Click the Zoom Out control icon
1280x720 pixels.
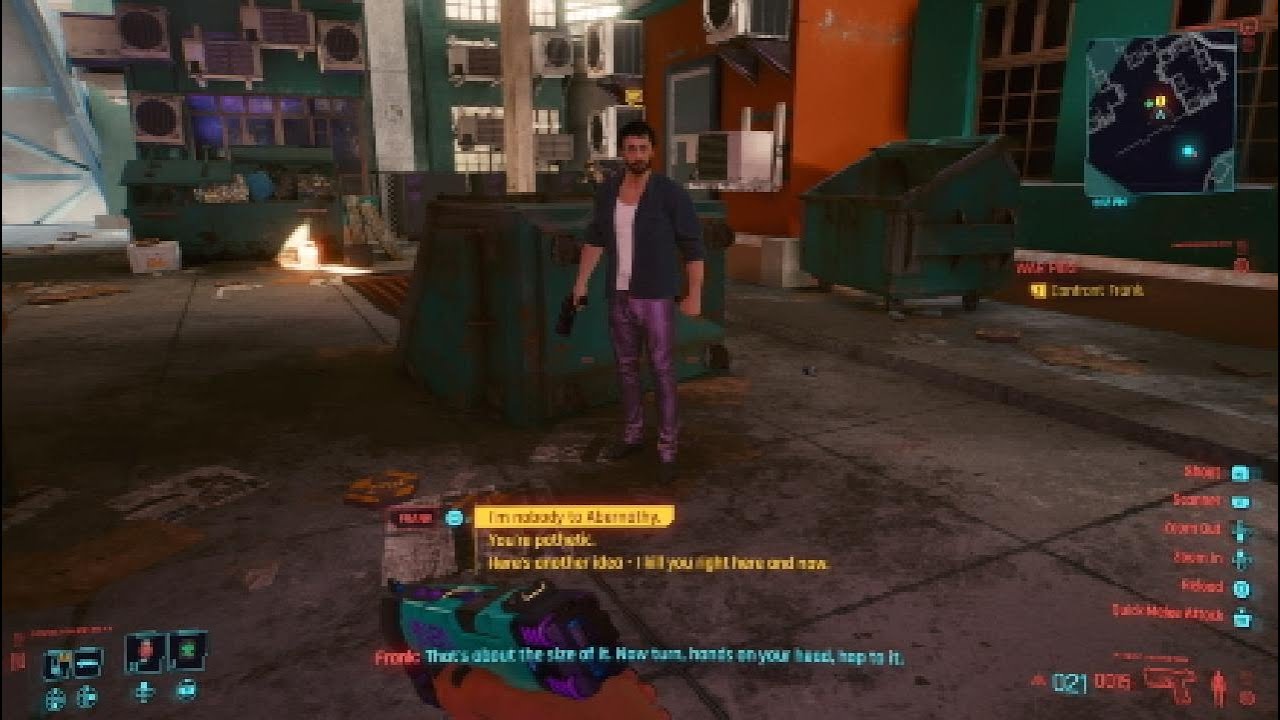[x=1239, y=531]
